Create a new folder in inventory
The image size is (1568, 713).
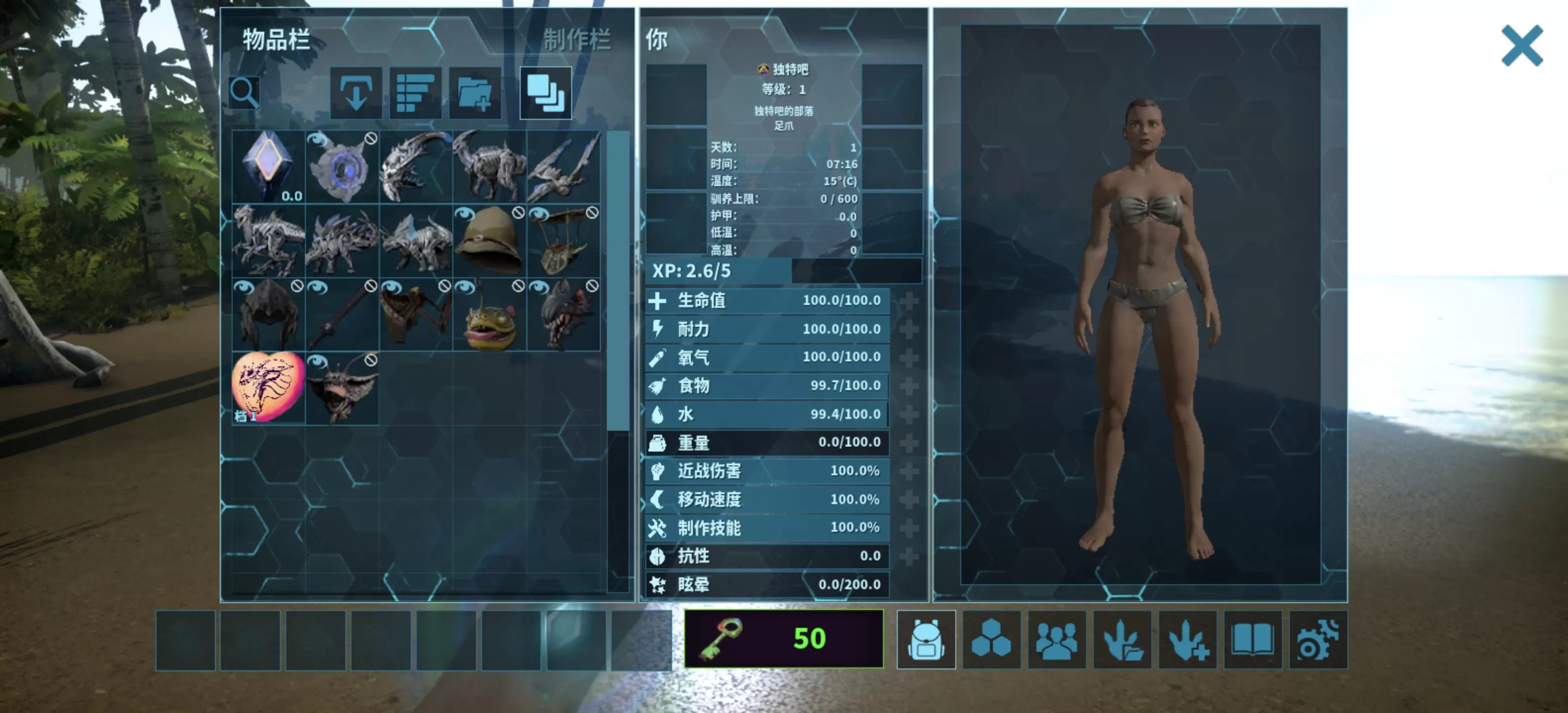(475, 93)
